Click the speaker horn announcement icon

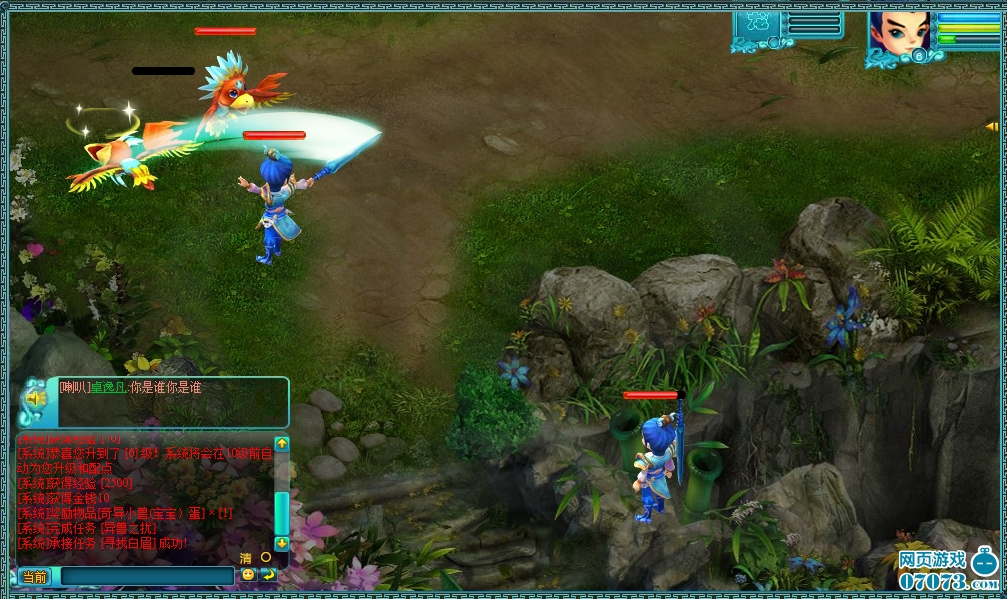point(37,400)
